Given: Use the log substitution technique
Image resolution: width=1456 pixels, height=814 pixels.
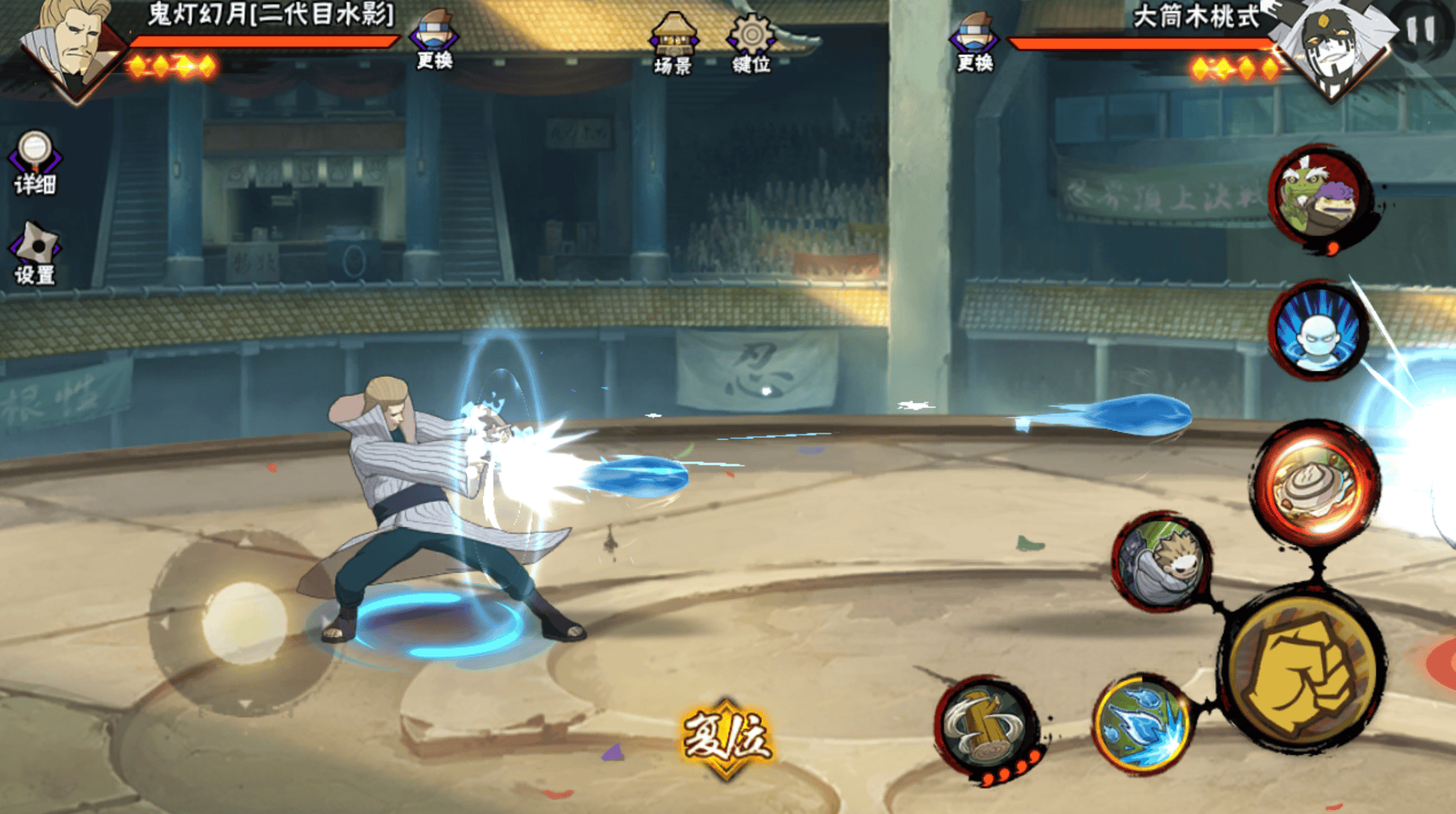Looking at the screenshot, I should click(x=986, y=726).
